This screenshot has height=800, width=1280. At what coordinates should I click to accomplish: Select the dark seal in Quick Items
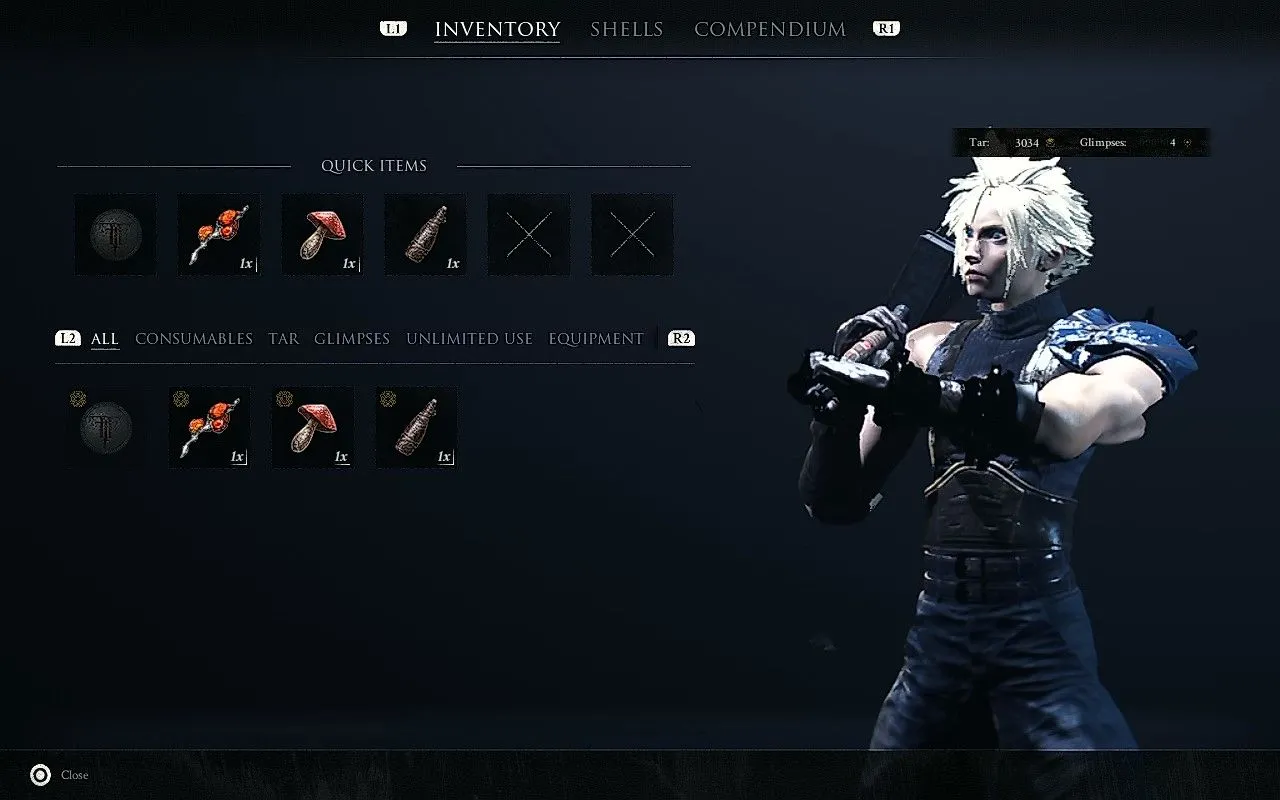click(116, 235)
